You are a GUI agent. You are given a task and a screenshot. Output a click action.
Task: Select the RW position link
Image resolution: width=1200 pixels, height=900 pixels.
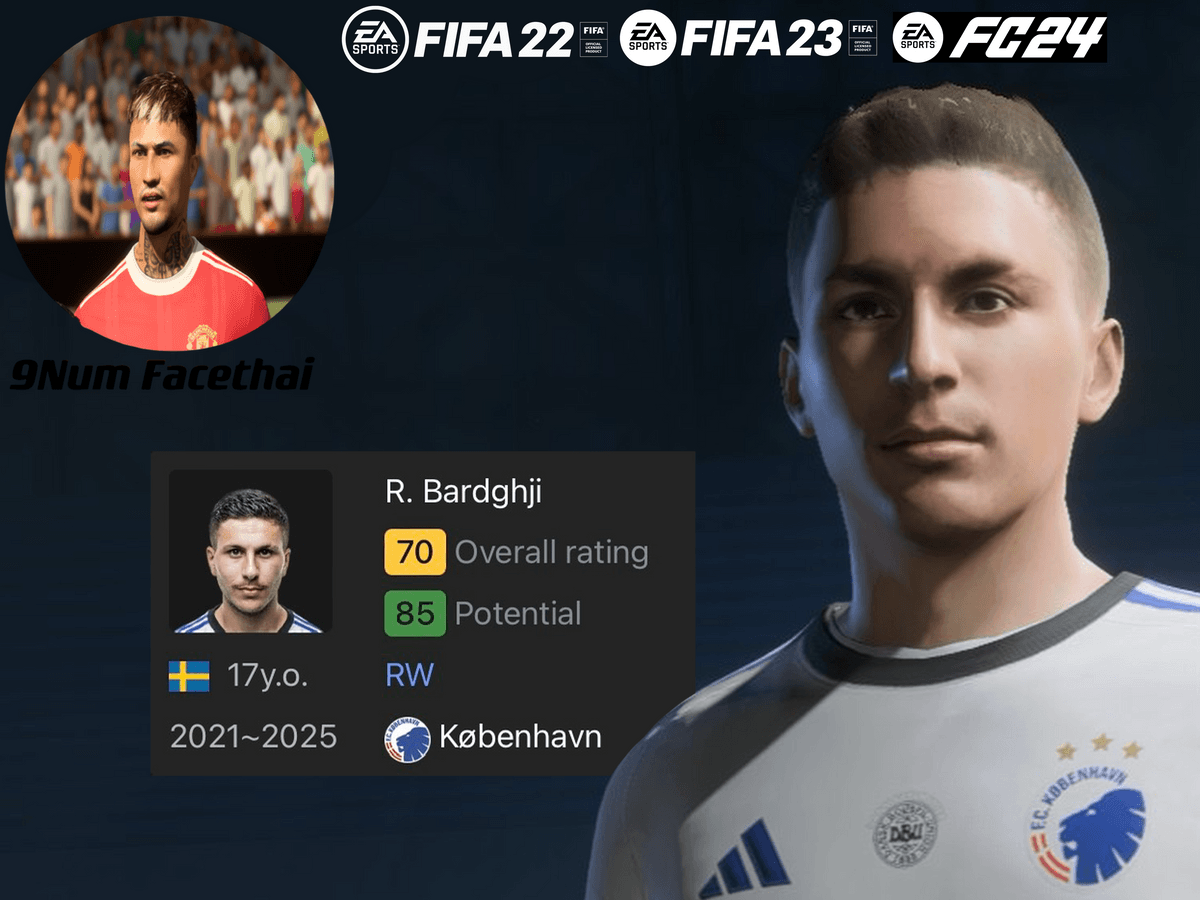point(409,675)
